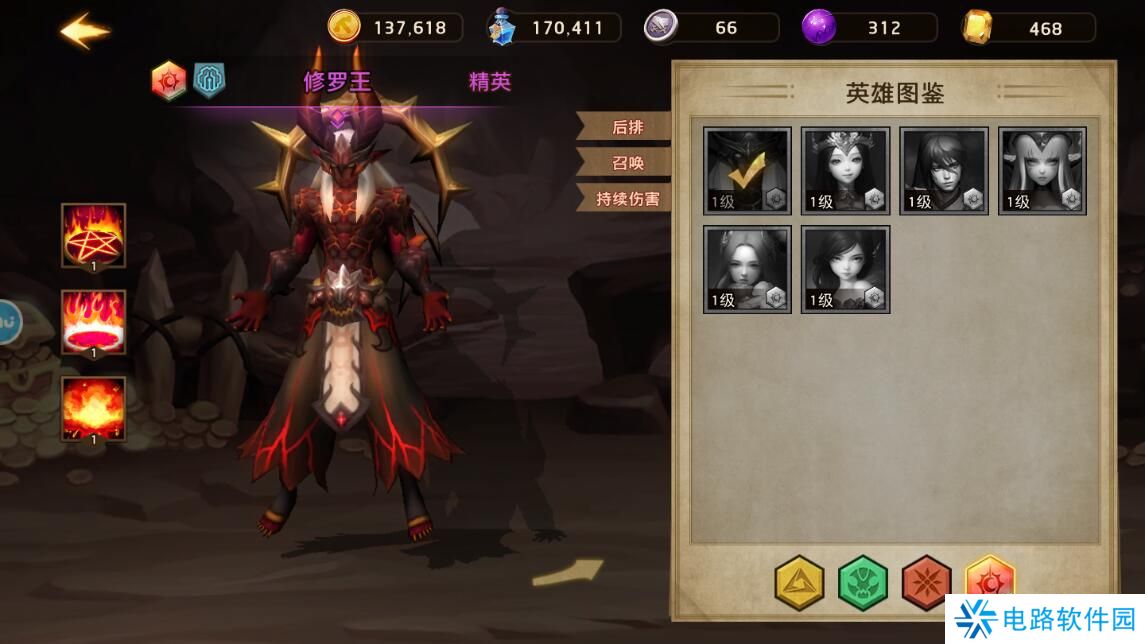Select the checkmarked hero portrait
Image resolution: width=1145 pixels, height=644 pixels.
coord(747,171)
